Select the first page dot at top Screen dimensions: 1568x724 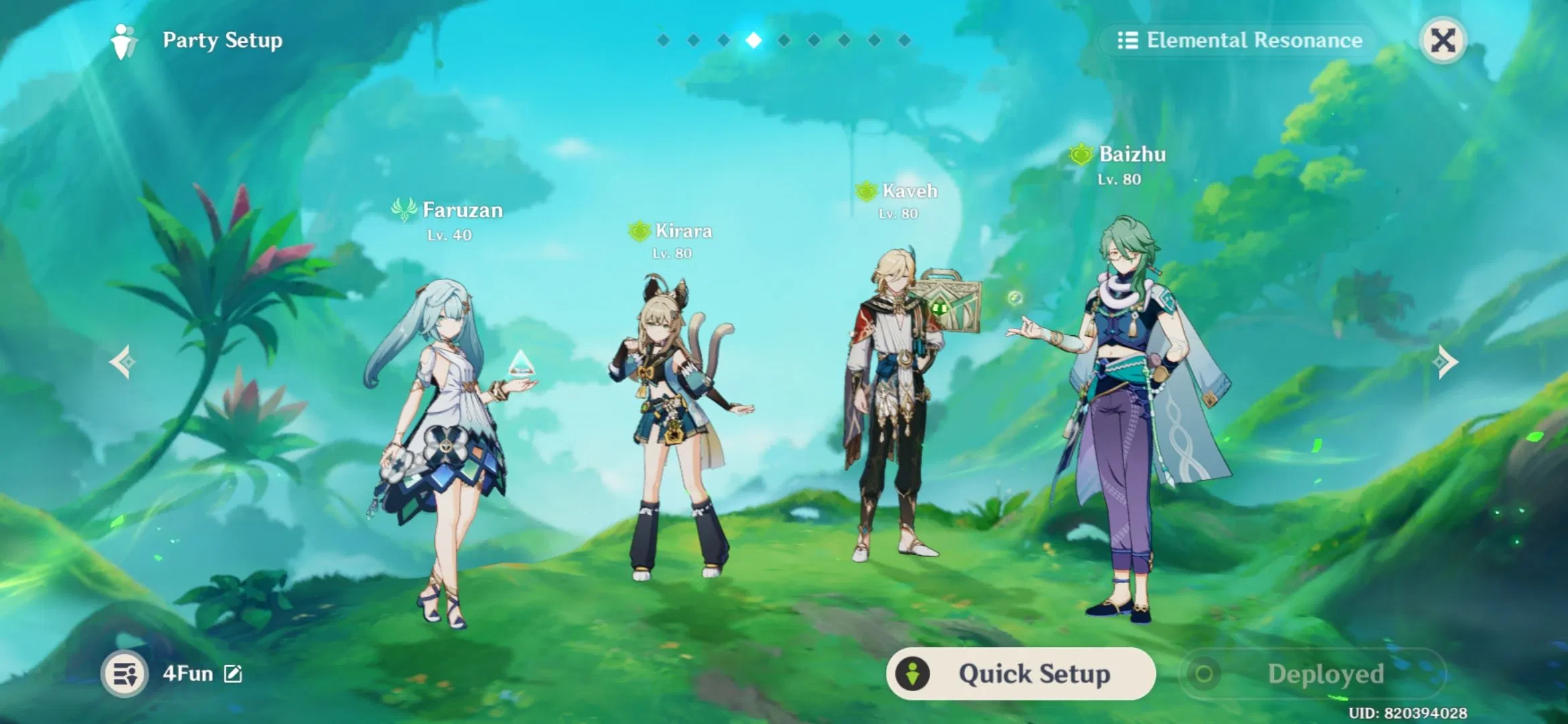tap(662, 40)
